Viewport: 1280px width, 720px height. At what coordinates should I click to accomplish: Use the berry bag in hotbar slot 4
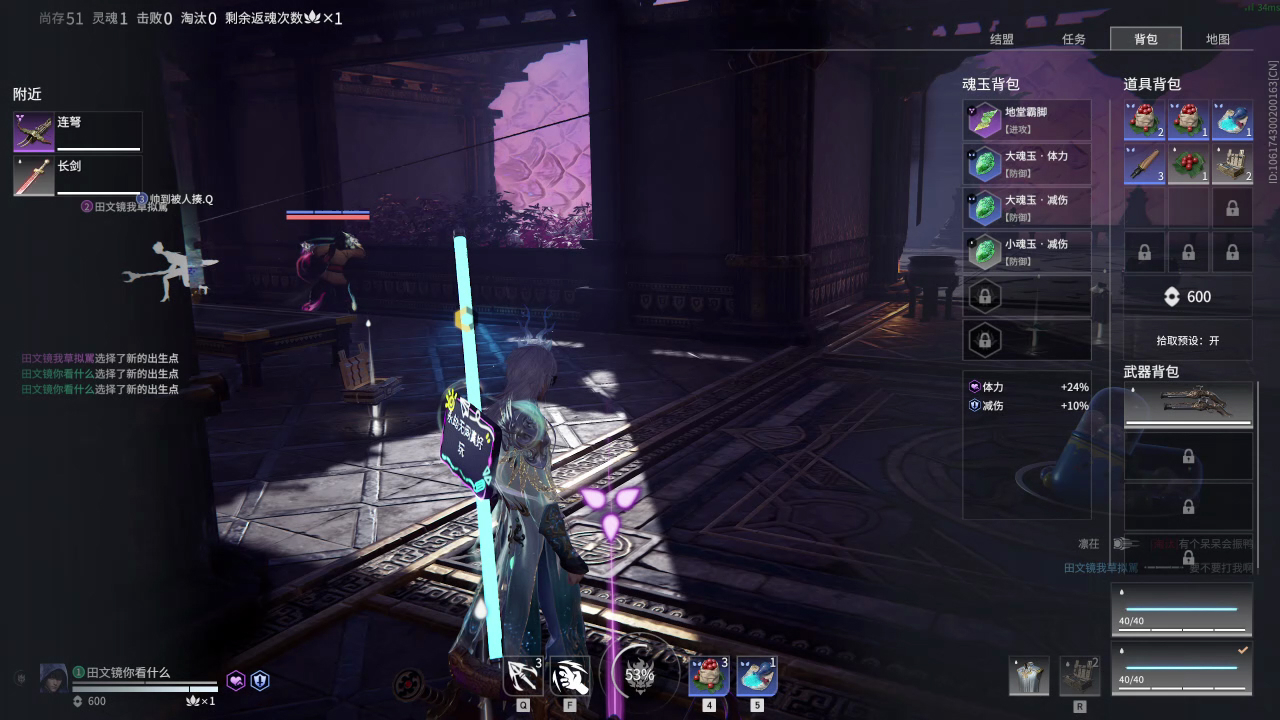tap(709, 677)
